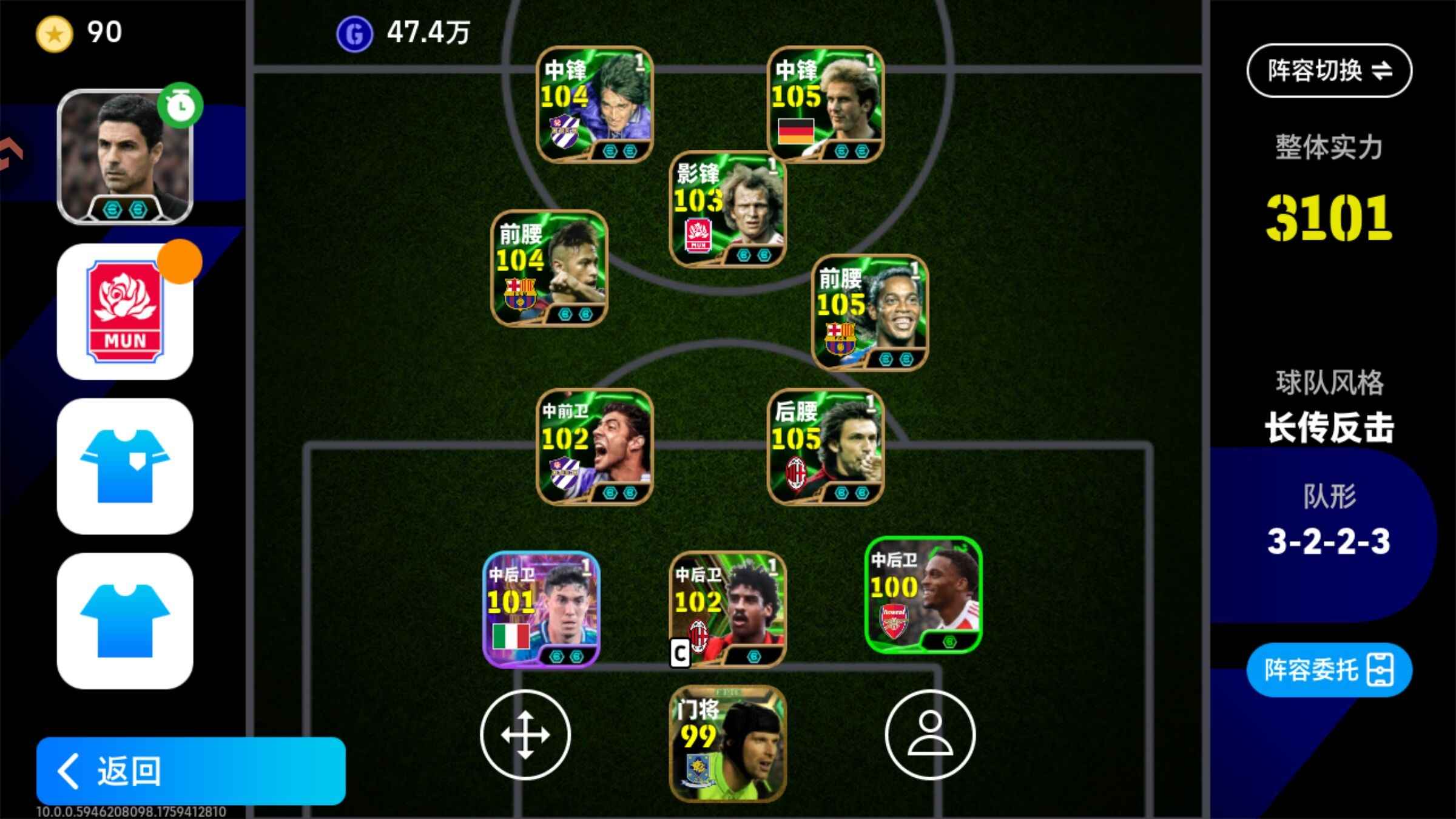Choose the 前腰 104 Barcelona card
1456x819 pixels.
point(549,268)
